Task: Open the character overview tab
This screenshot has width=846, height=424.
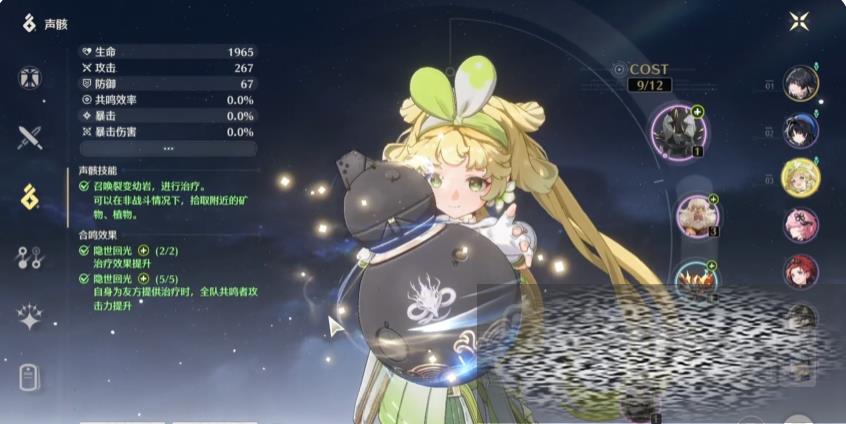Action: tap(30, 79)
